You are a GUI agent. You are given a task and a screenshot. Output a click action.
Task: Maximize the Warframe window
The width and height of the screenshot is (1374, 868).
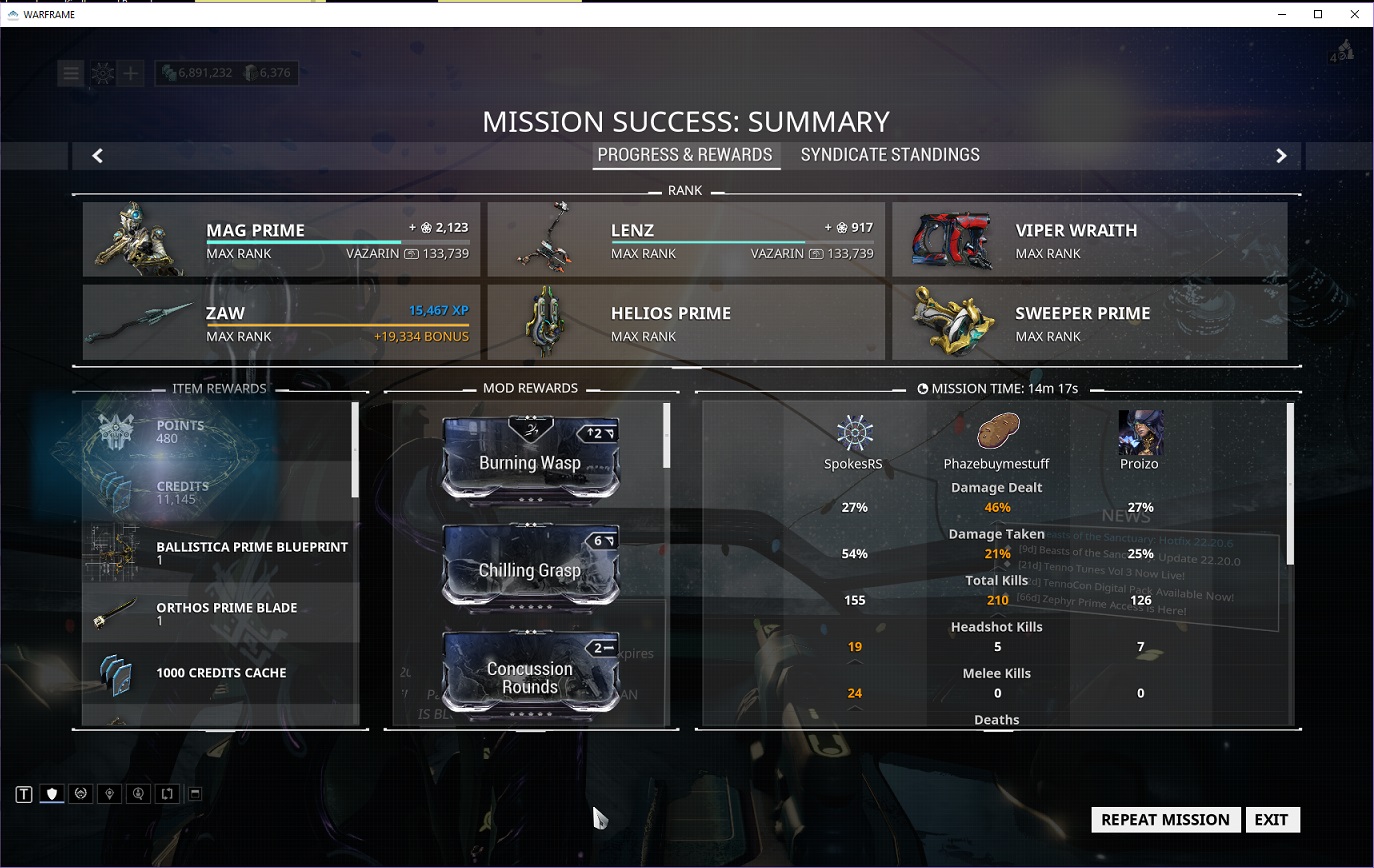(1318, 14)
